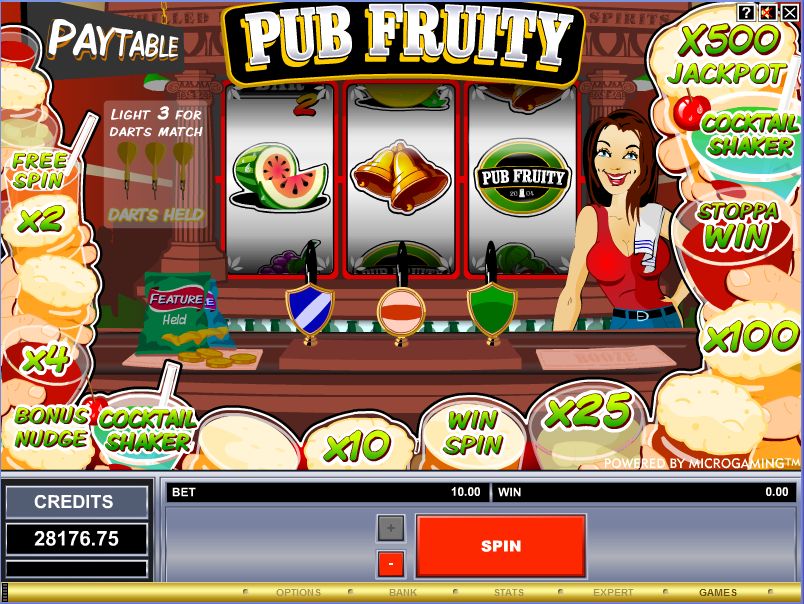Open the Games menu

[718, 593]
